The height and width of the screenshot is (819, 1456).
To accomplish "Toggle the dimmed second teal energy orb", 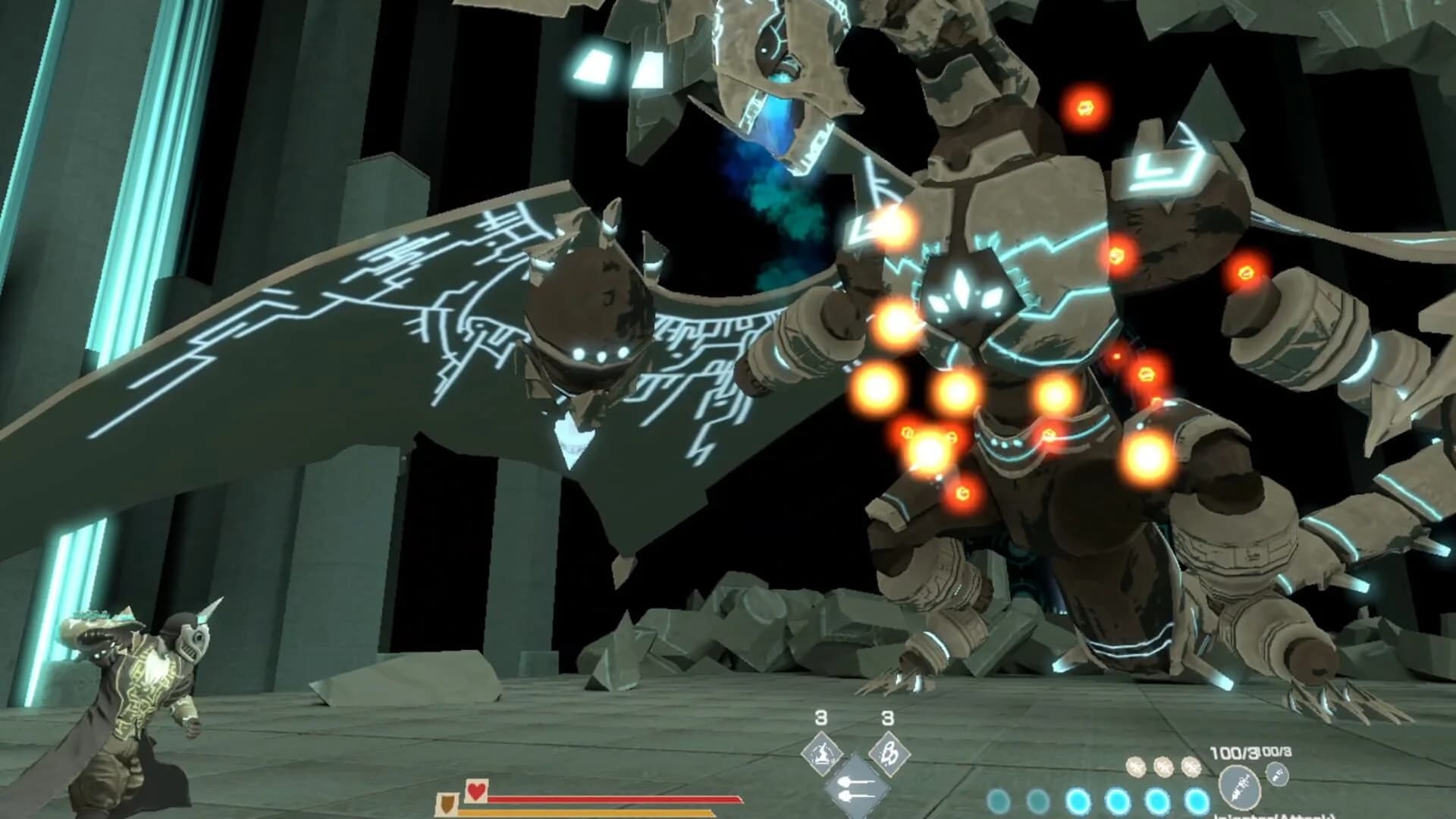I will click(x=1038, y=800).
